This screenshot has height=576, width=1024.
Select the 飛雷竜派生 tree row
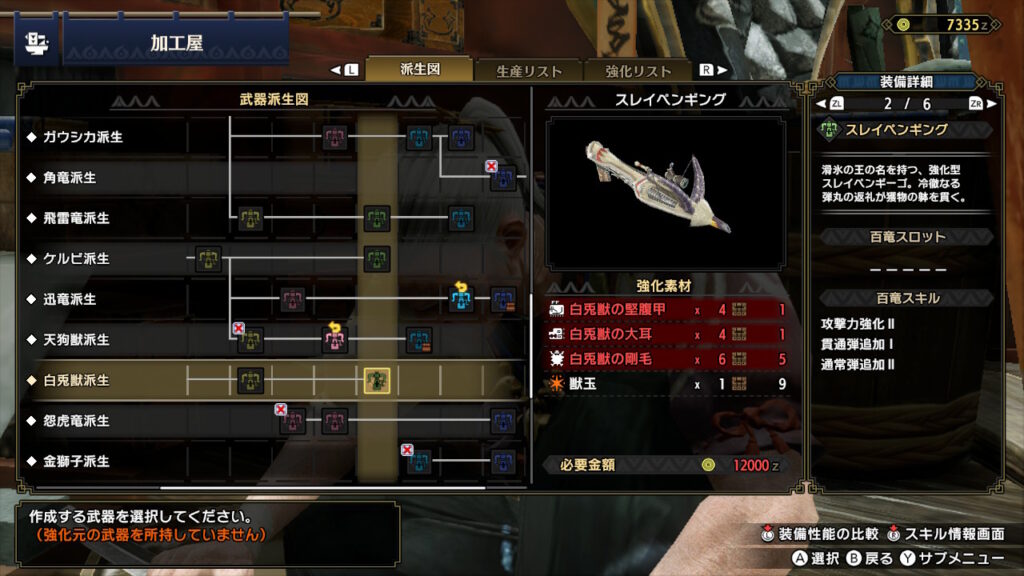[76, 218]
